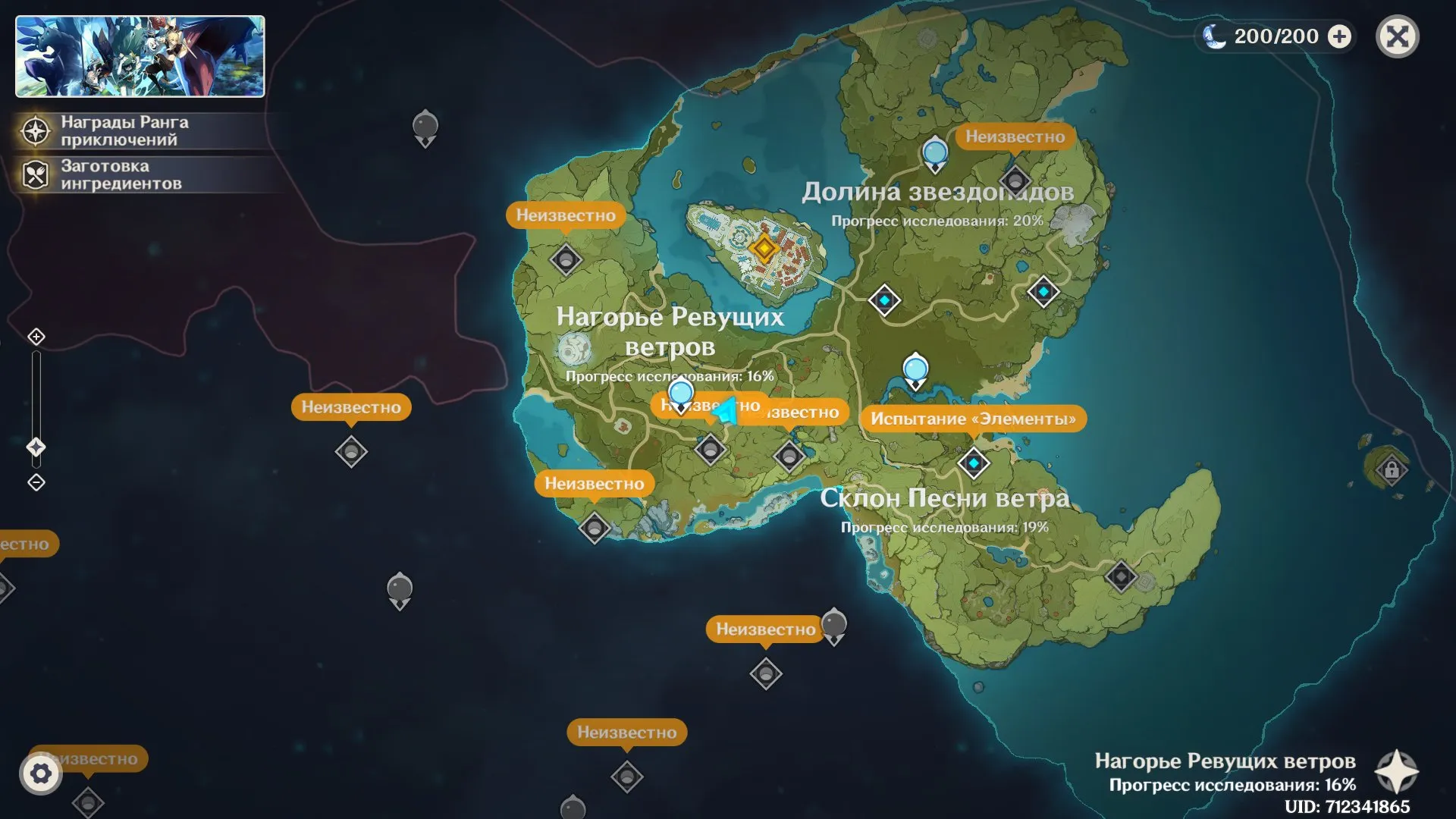
Task: Select the teleport waypoint by the lake
Action: coord(915,370)
